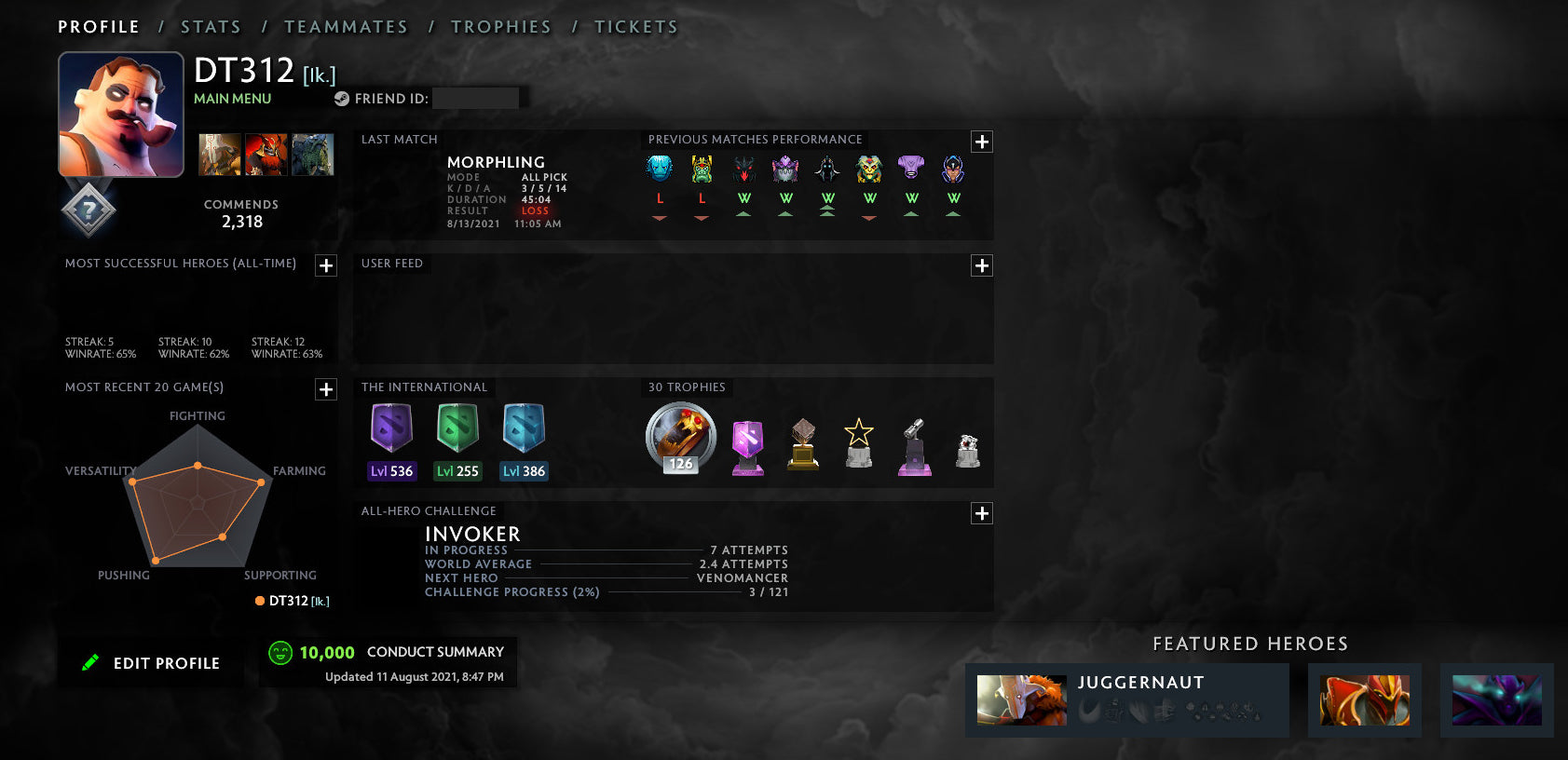Click the gold coin trophy showing 126
Image resolution: width=1568 pixels, height=760 pixels.
pos(680,438)
